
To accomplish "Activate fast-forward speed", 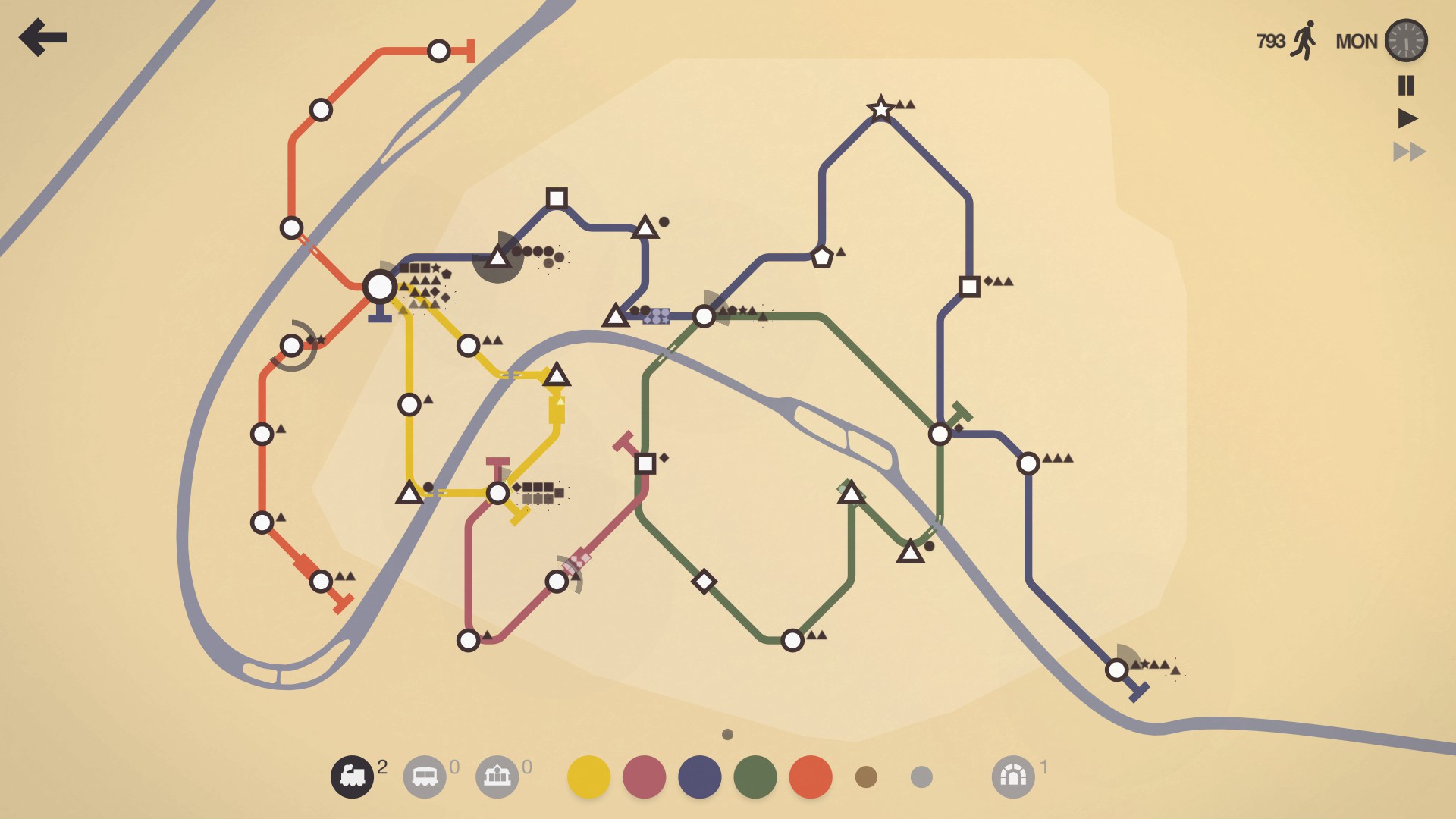I will pyautogui.click(x=1408, y=150).
